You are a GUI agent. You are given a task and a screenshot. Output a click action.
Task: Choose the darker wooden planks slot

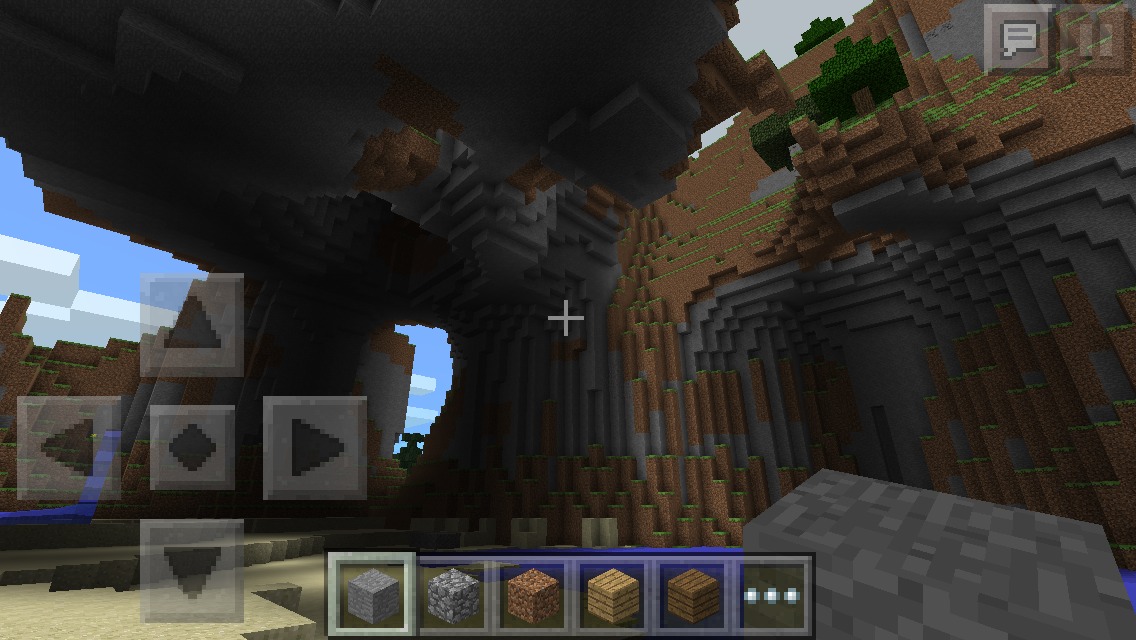coord(692,595)
